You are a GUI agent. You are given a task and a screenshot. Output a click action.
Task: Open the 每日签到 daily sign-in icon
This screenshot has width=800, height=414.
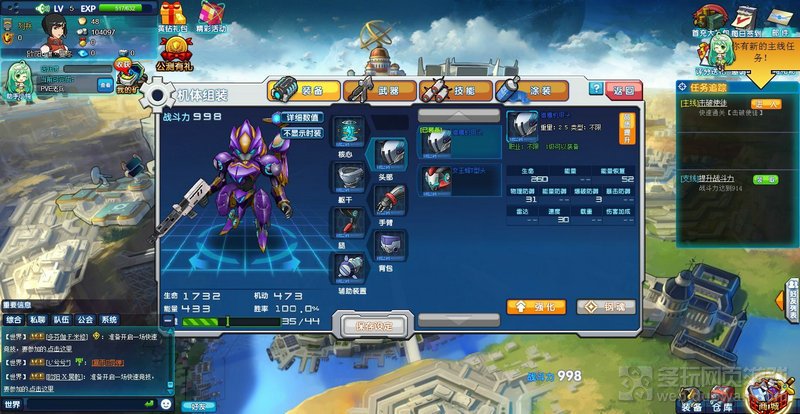click(745, 20)
